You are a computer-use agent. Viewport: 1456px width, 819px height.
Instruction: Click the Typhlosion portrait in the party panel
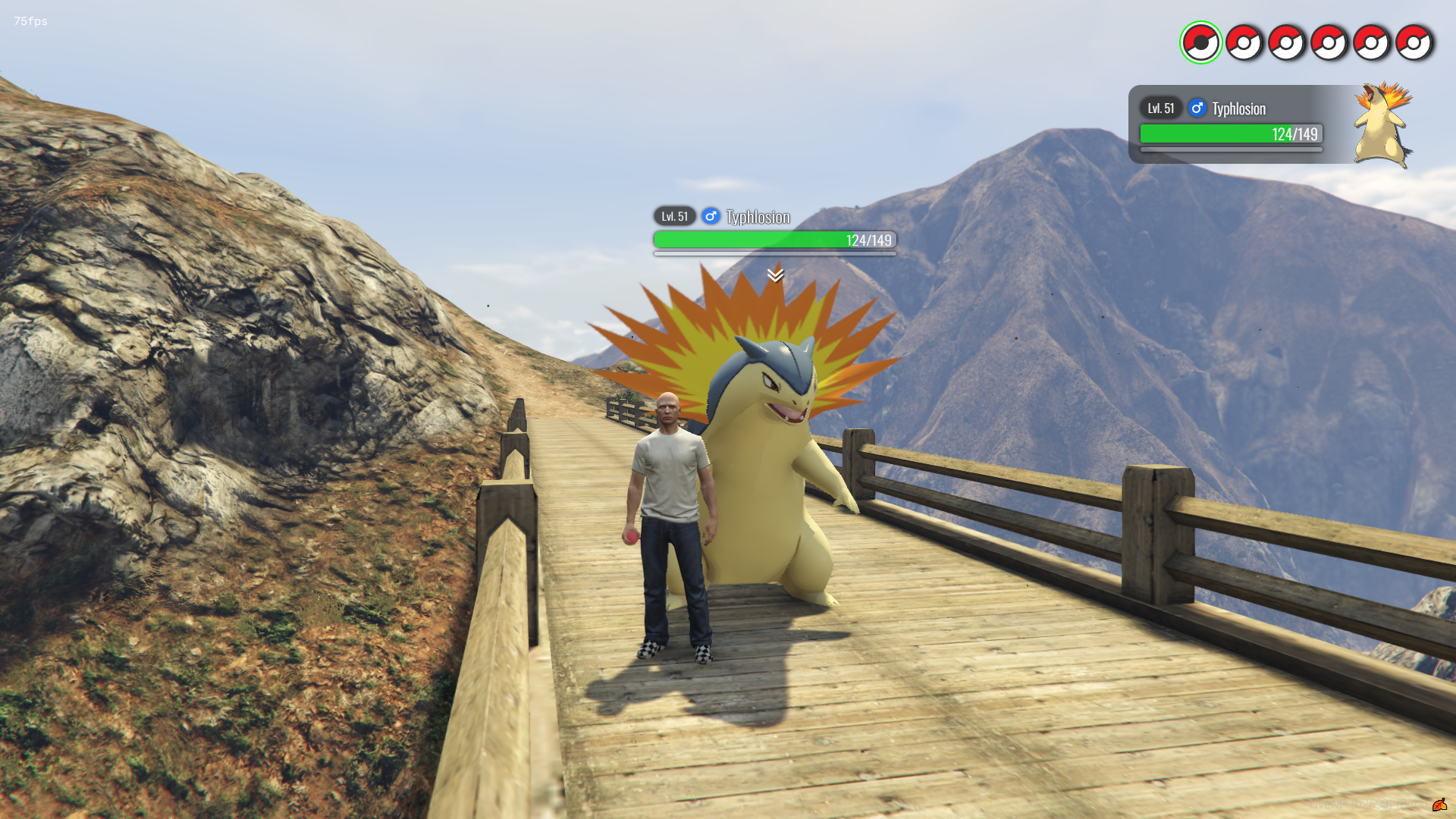click(x=1383, y=125)
